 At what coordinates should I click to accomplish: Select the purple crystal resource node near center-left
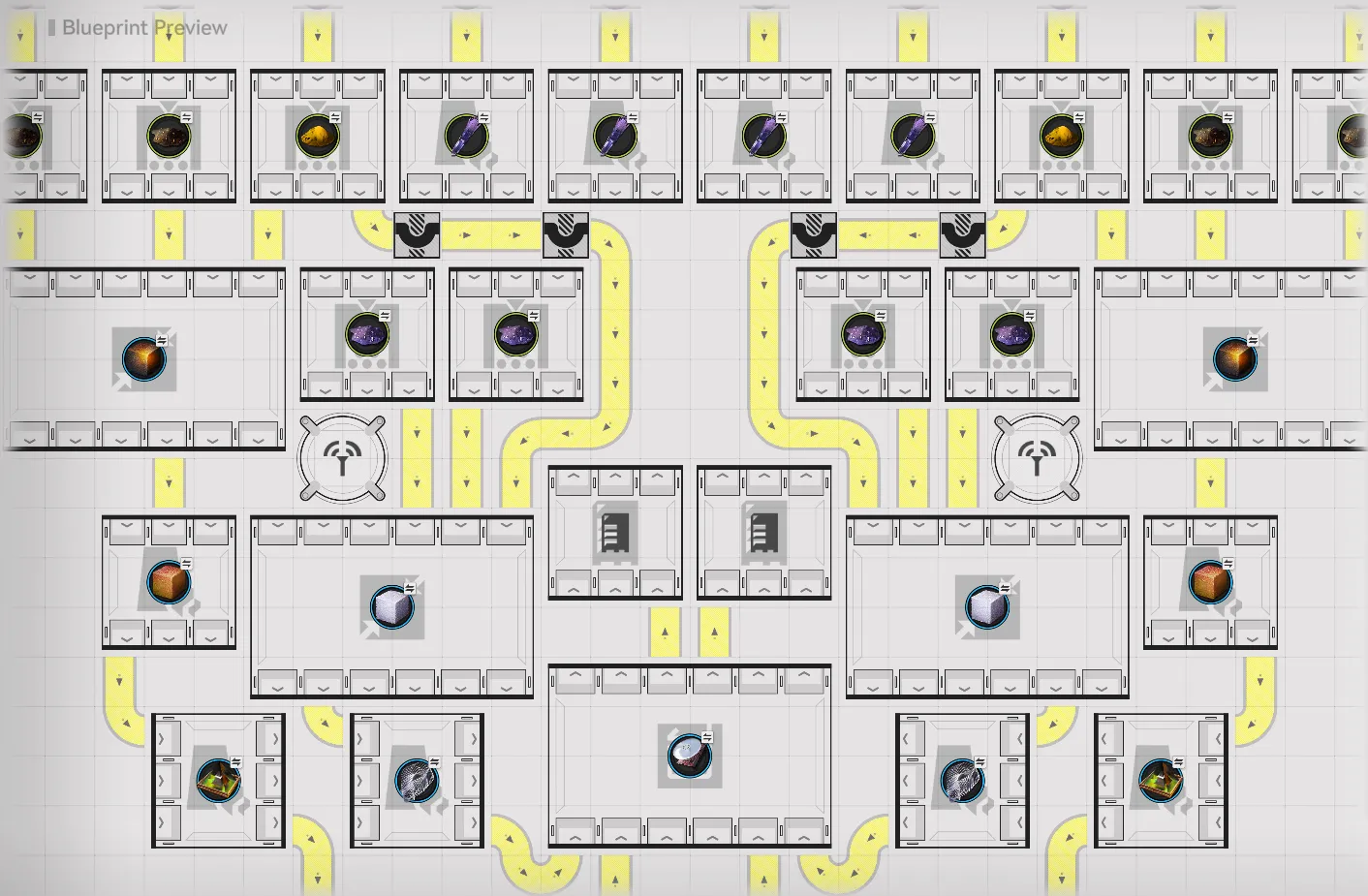tap(365, 334)
